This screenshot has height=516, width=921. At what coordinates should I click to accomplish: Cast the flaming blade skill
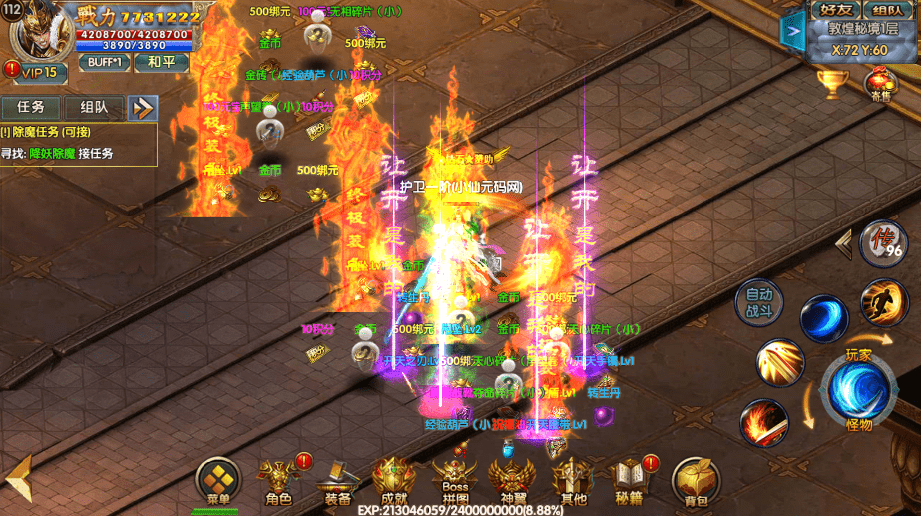point(763,421)
